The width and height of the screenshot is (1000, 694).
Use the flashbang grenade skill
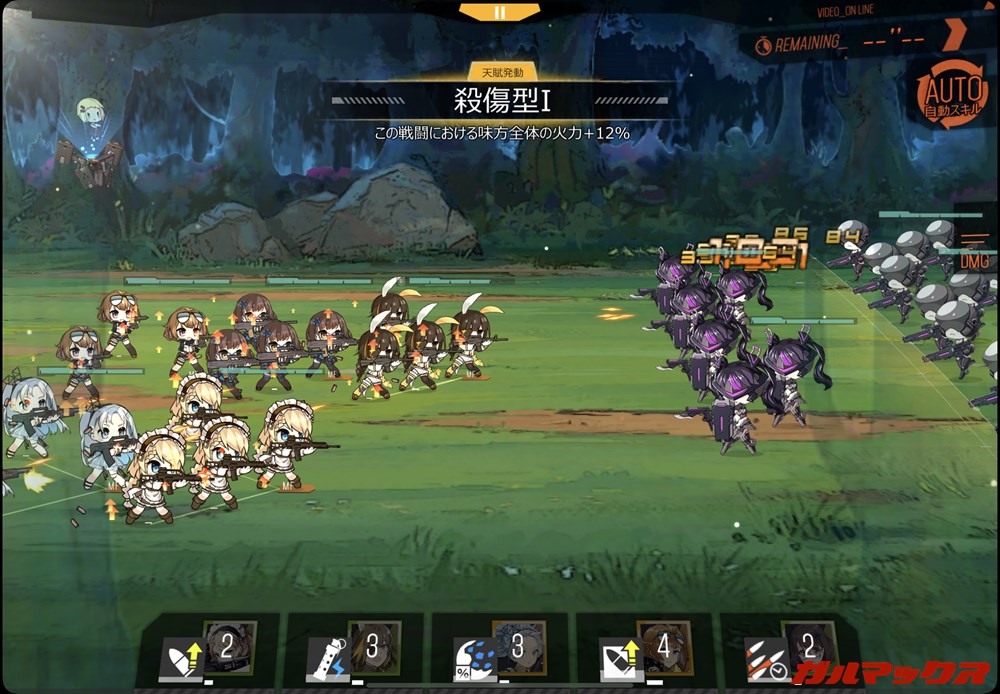(x=327, y=657)
